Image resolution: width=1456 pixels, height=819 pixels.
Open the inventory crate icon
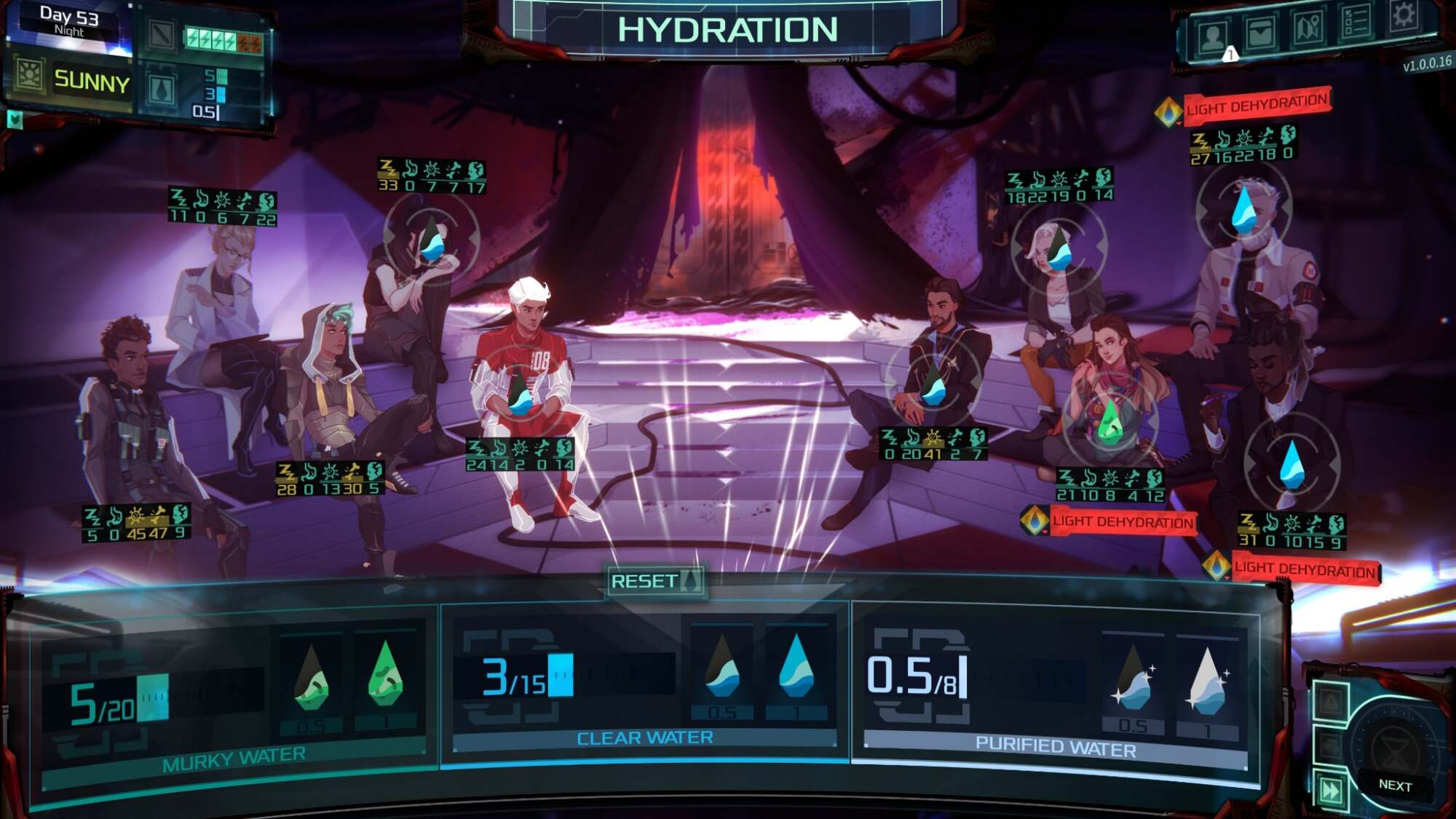coord(1260,33)
